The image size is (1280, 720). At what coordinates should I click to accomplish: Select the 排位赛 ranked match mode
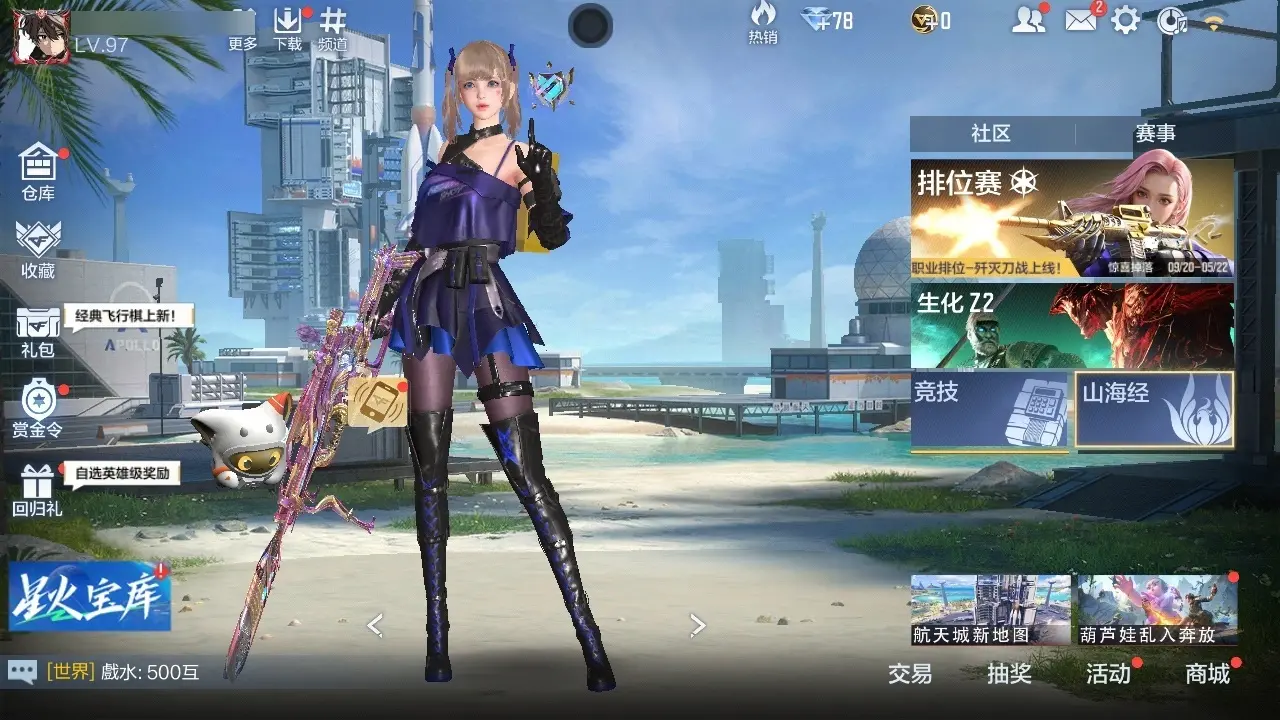point(1071,218)
